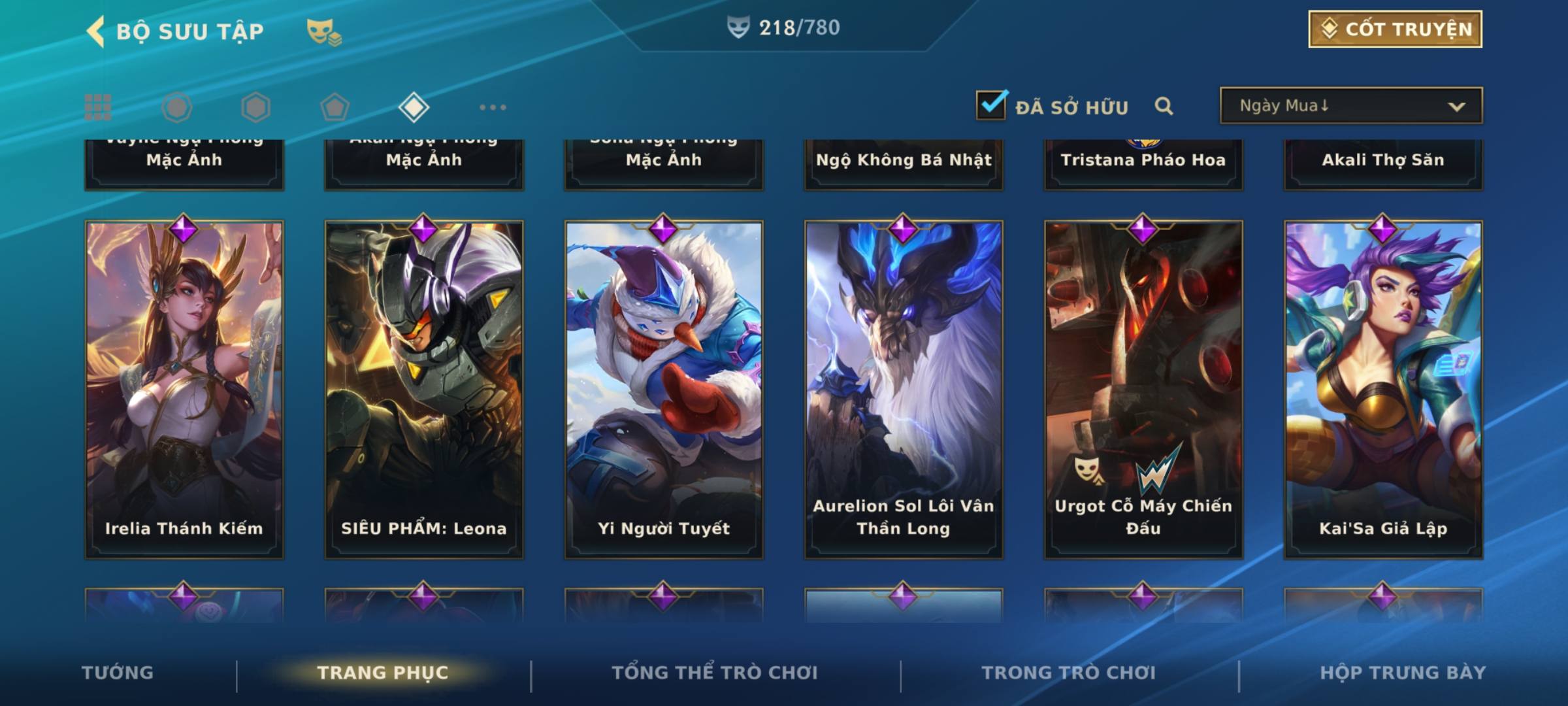Open the Cốt Truyện button
The width and height of the screenshot is (1568, 706).
tap(1395, 29)
